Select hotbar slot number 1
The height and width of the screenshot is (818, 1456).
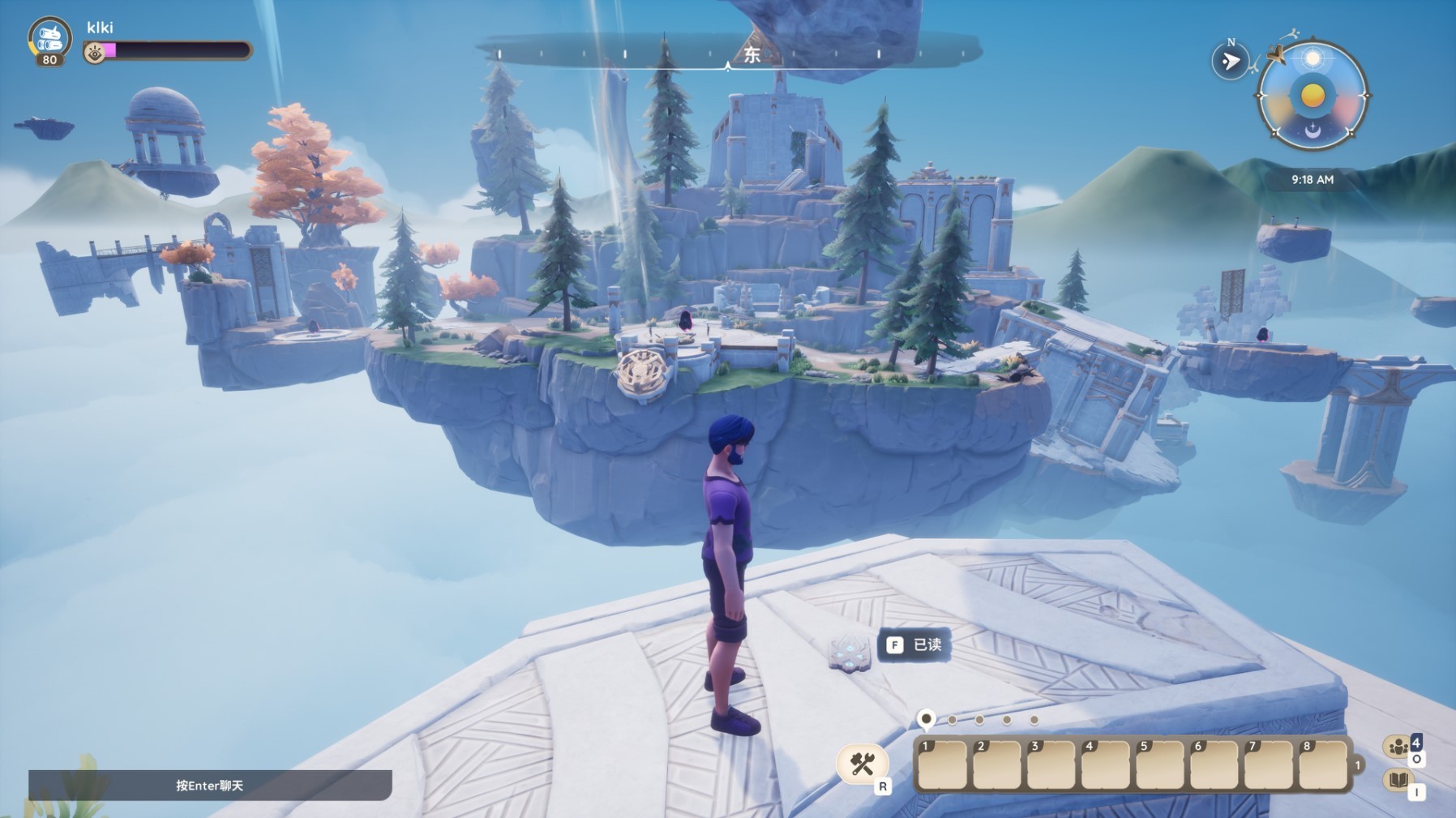coord(941,764)
